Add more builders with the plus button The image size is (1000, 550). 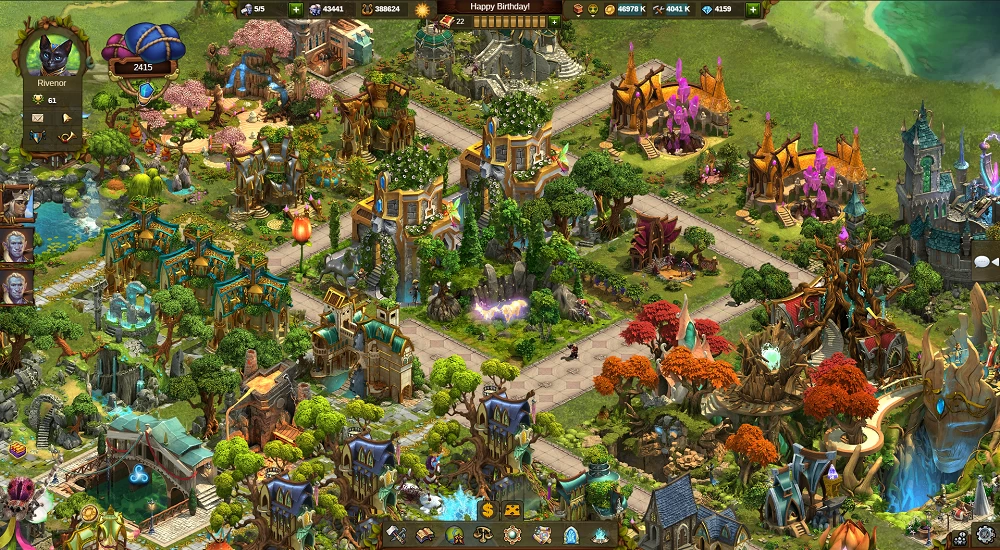[x=295, y=9]
